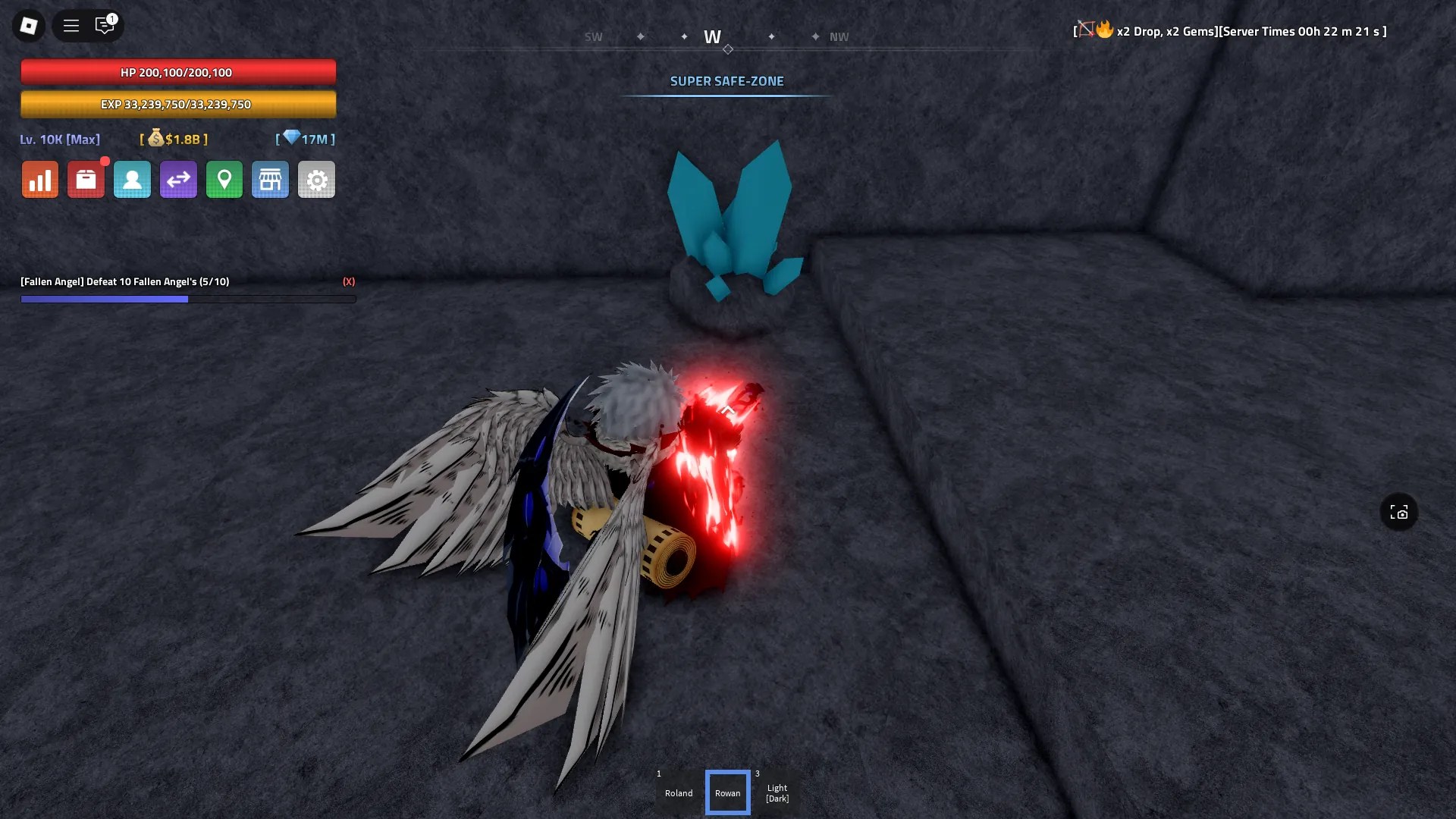Equip Light [Dark] from slot 3

[777, 792]
